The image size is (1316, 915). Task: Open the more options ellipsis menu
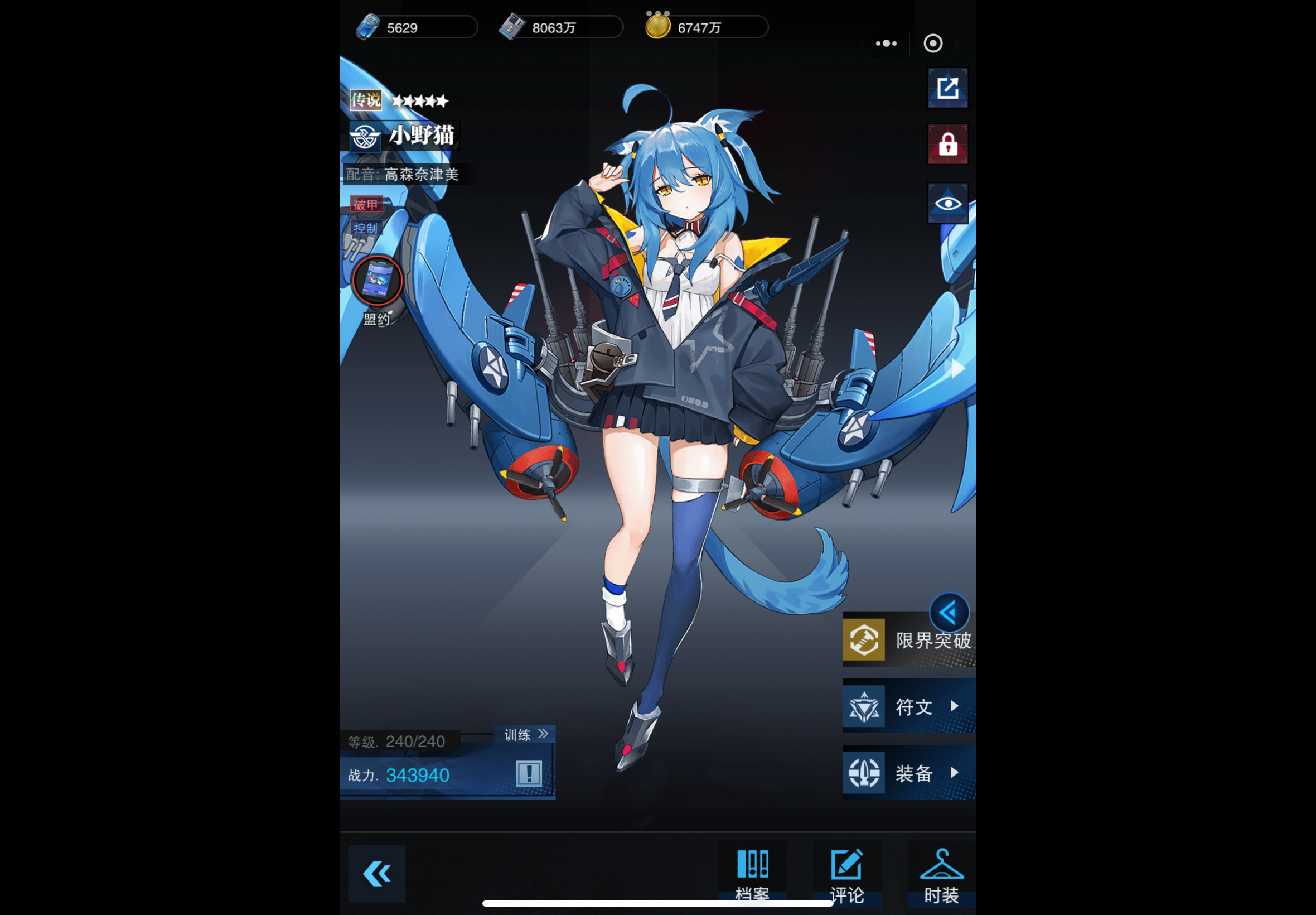886,43
